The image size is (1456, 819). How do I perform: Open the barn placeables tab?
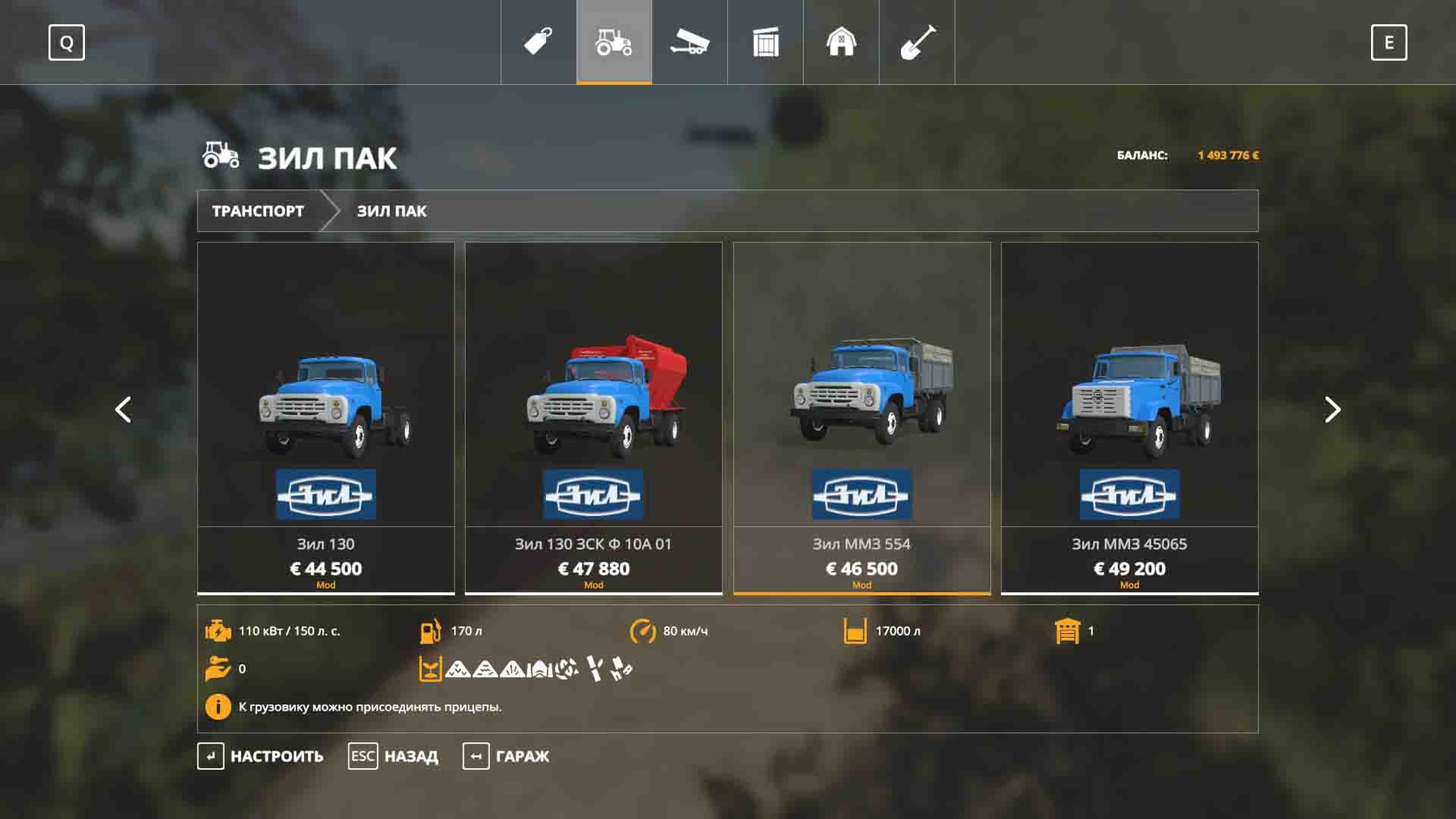pos(841,42)
